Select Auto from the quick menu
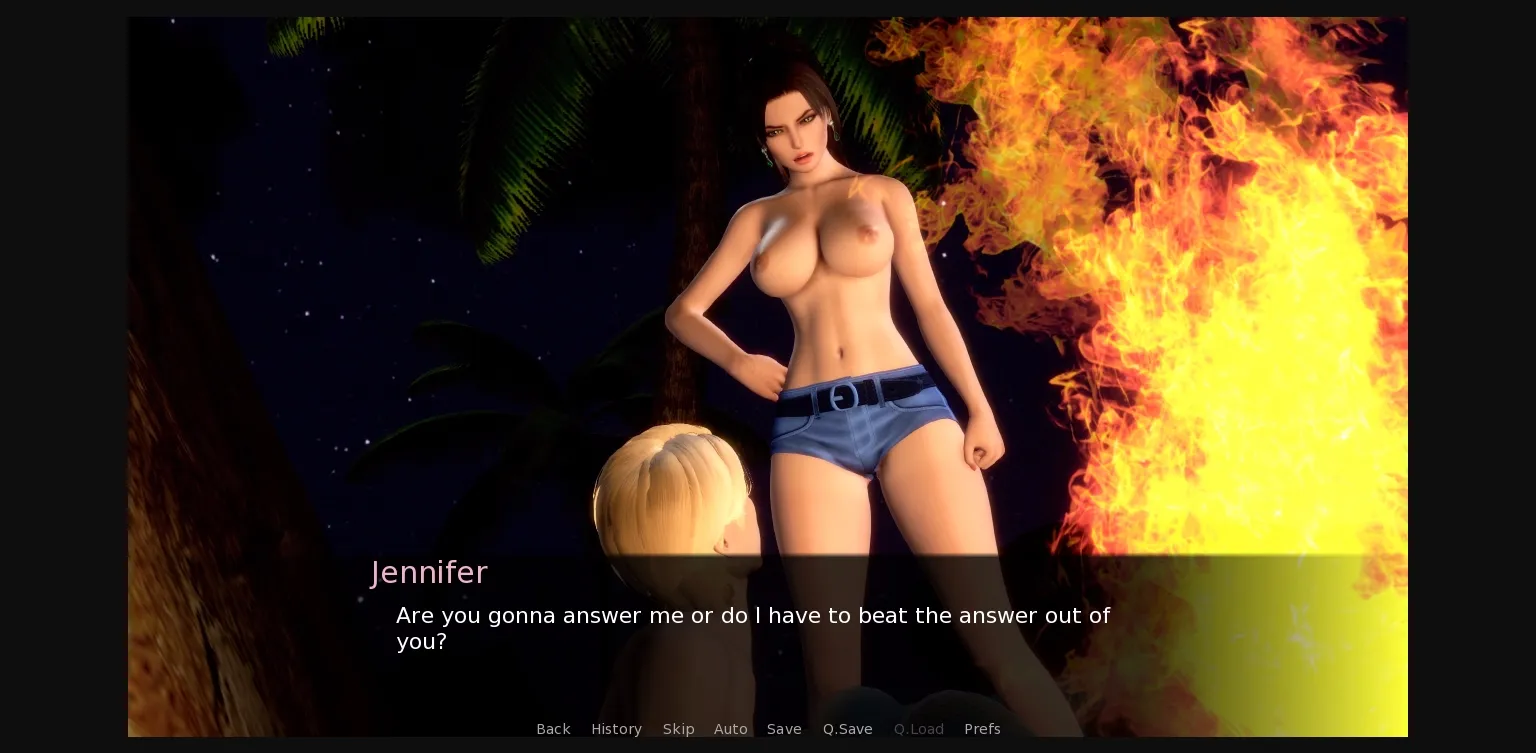This screenshot has width=1536, height=753. pos(731,729)
